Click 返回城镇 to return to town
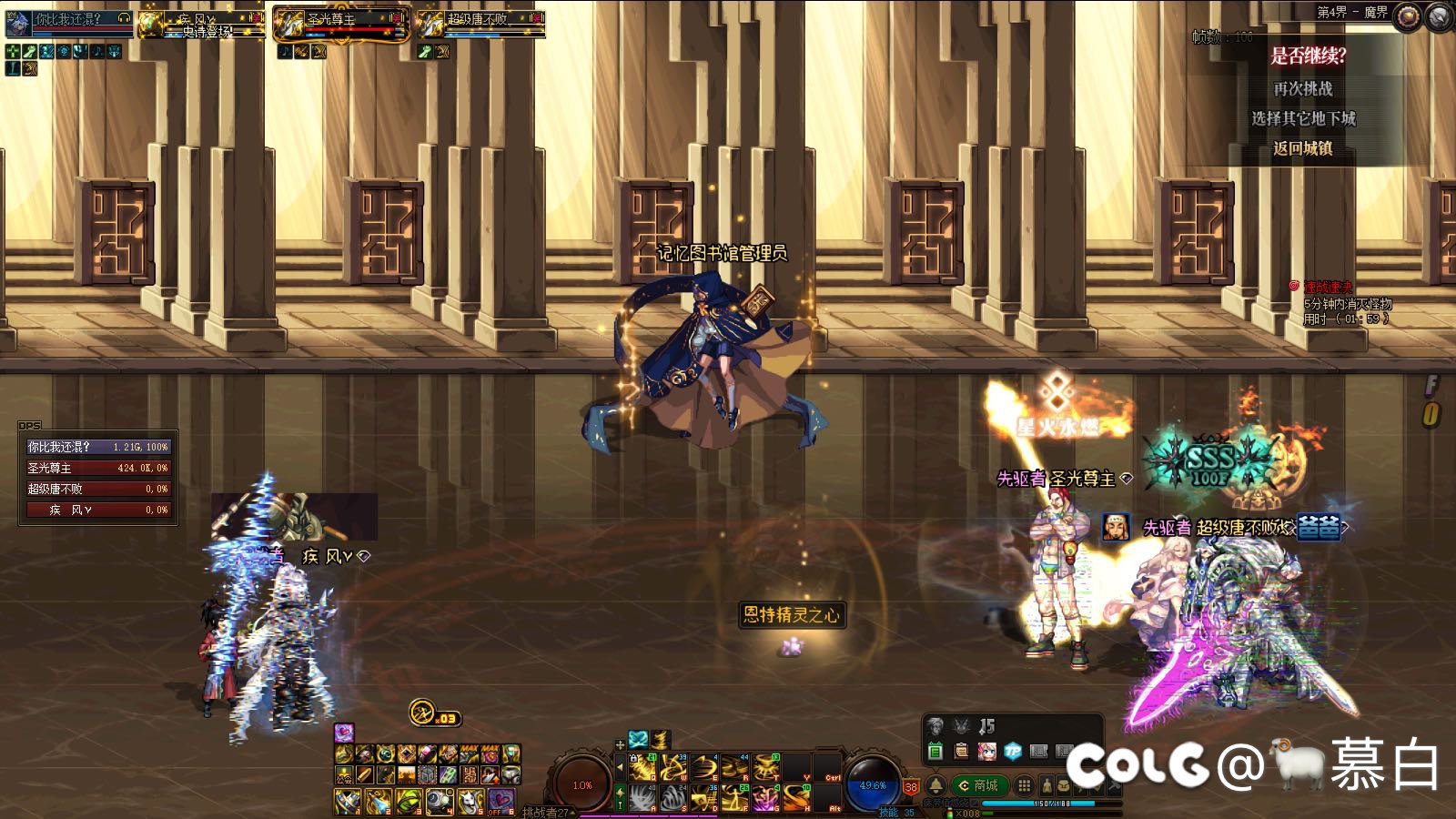 (1302, 148)
